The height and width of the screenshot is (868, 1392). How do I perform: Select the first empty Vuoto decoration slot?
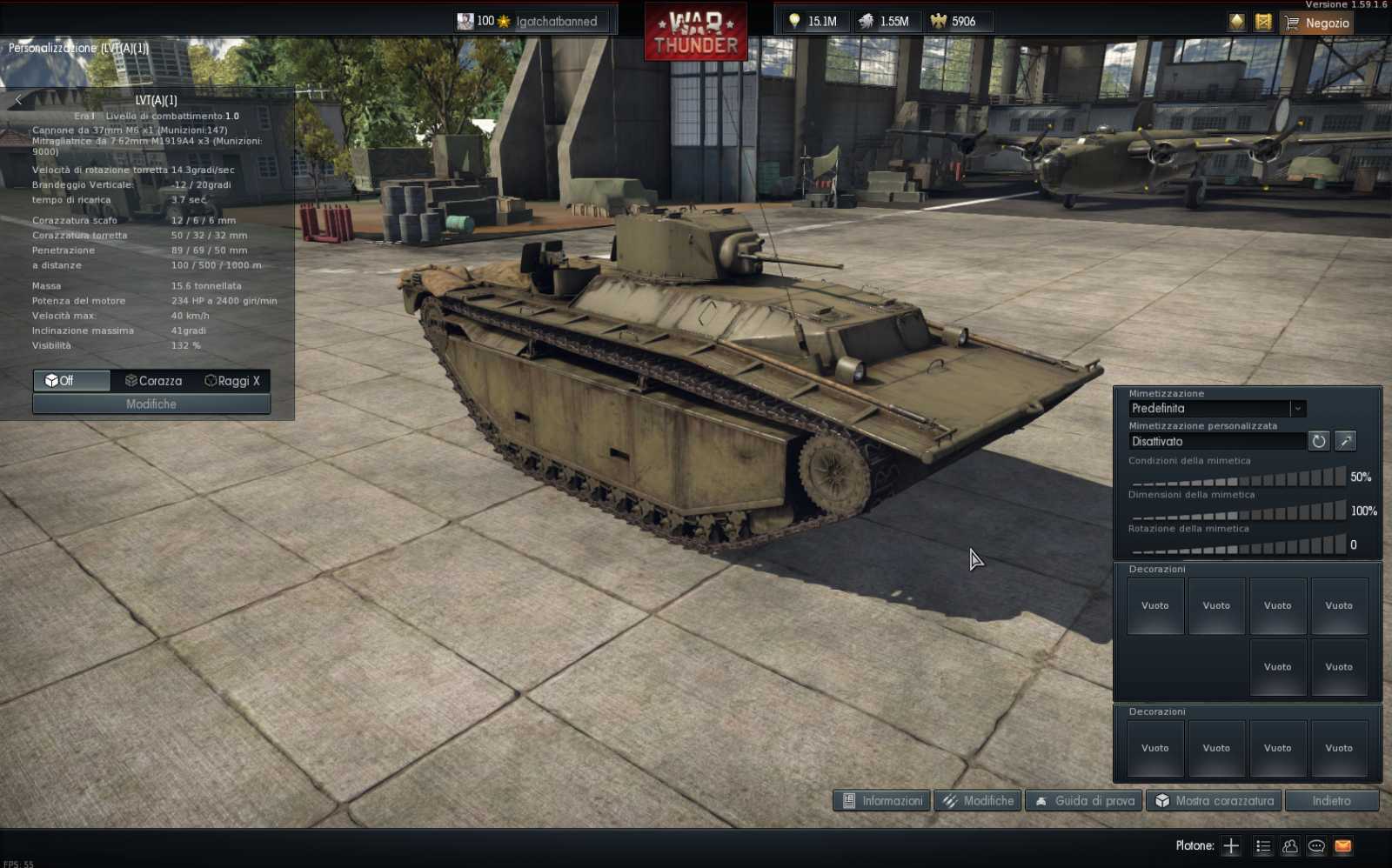coord(1154,605)
